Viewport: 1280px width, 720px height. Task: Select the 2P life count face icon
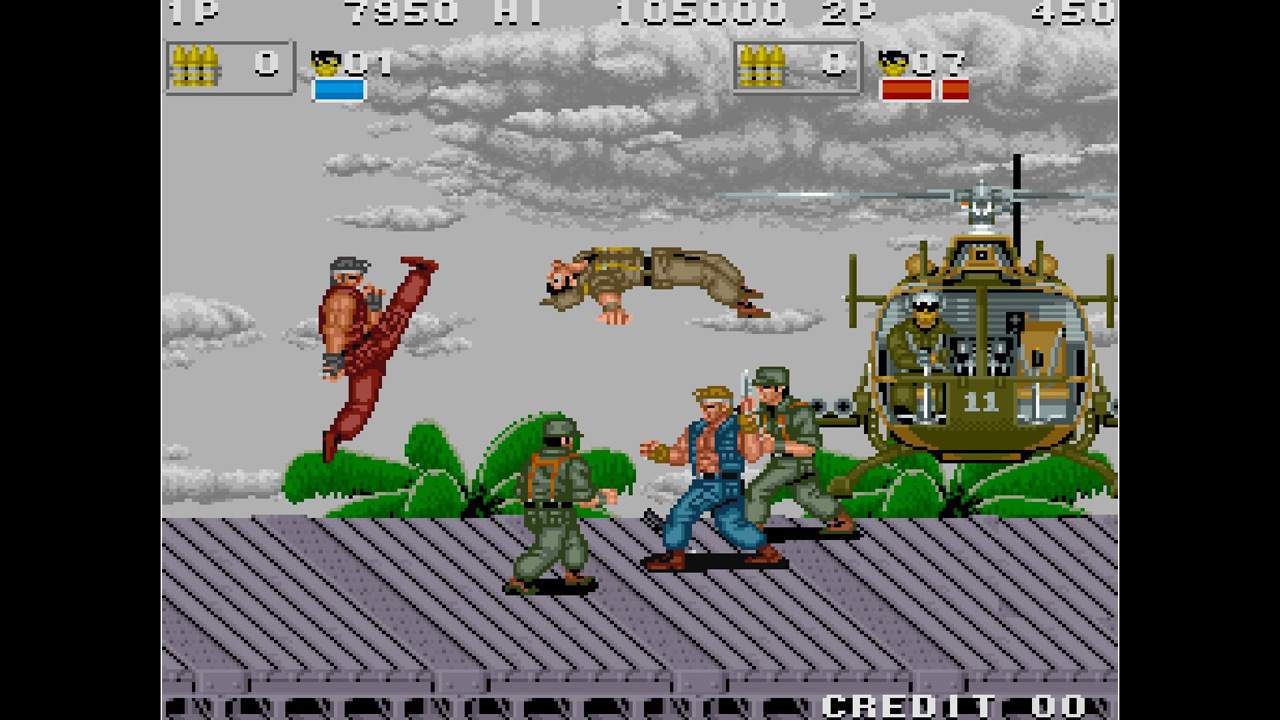(x=893, y=62)
